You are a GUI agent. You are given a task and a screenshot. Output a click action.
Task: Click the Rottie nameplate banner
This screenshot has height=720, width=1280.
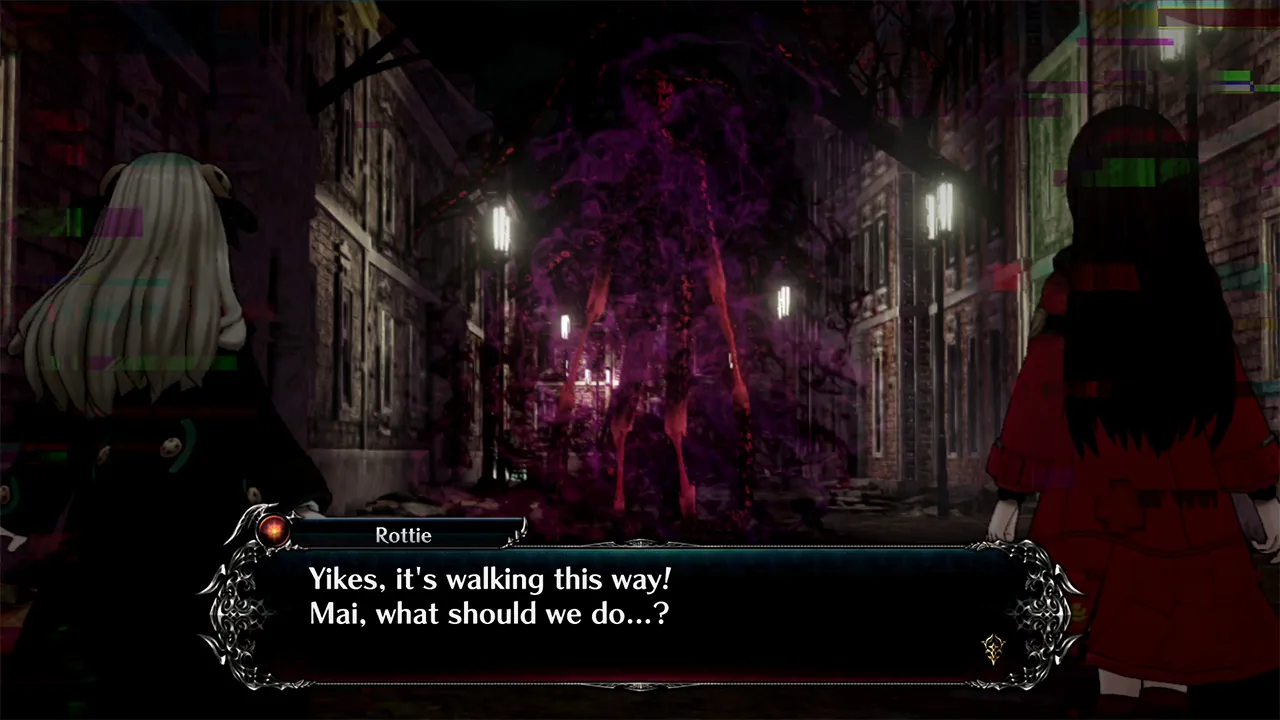(404, 535)
